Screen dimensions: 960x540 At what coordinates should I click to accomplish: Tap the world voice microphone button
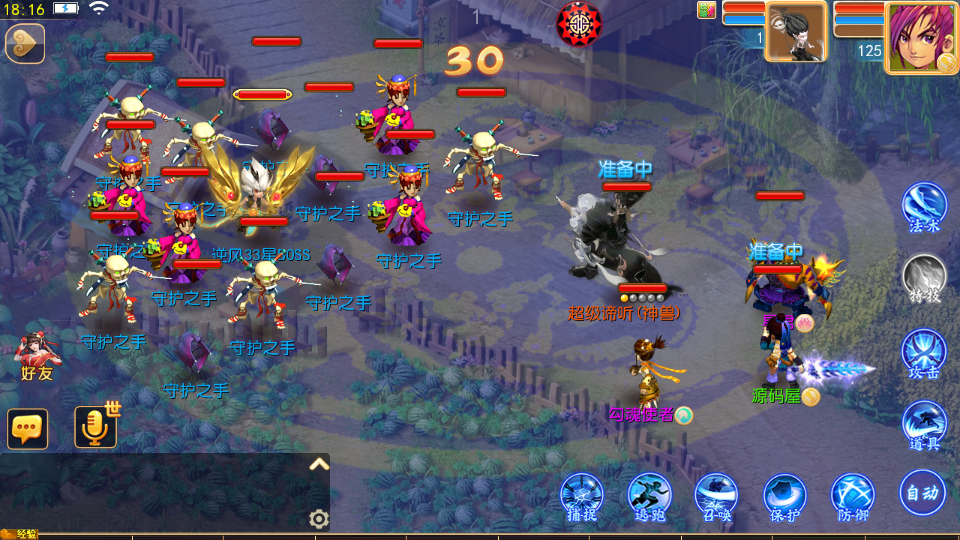[96, 427]
